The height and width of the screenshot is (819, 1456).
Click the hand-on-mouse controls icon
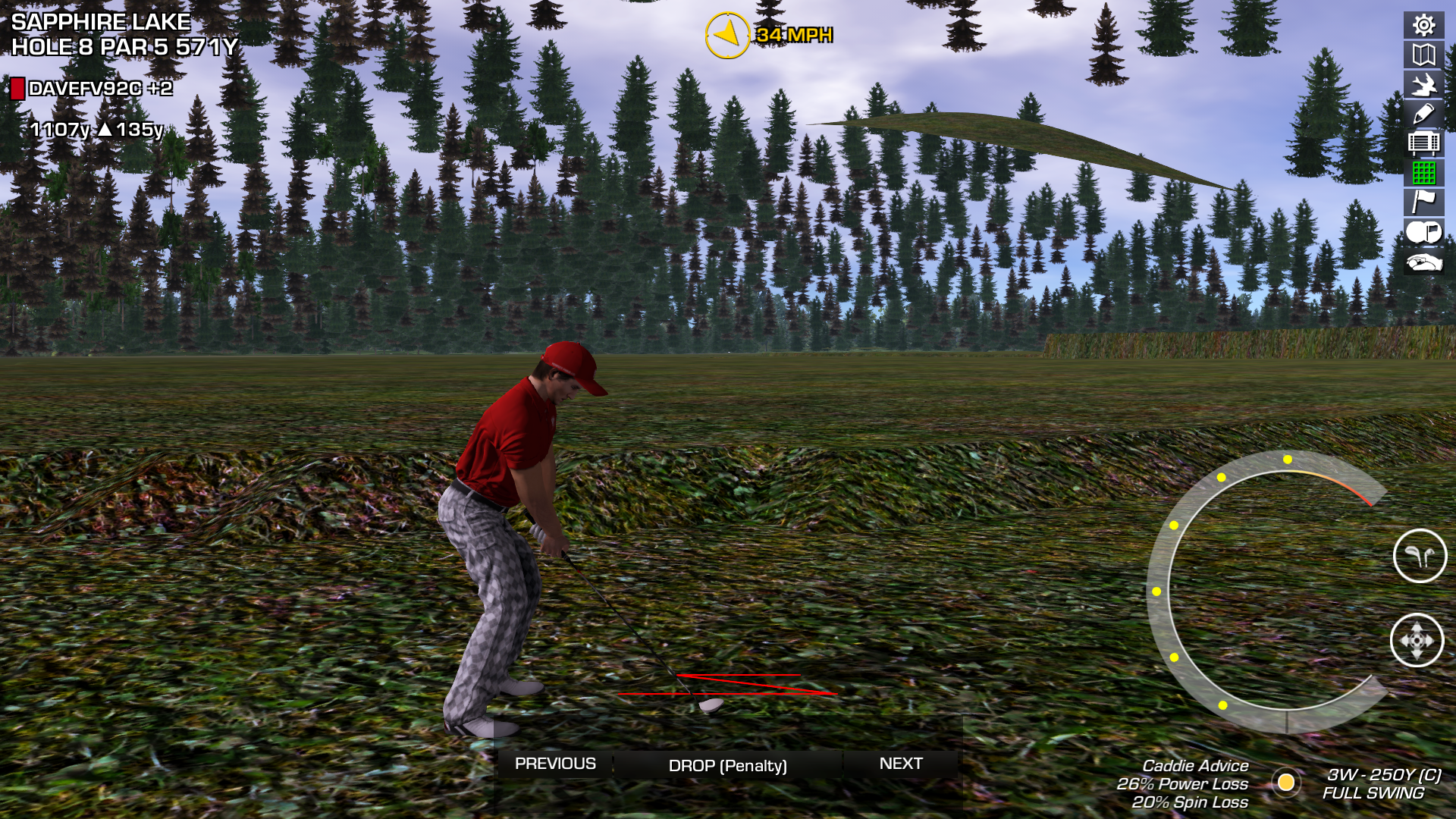(x=1423, y=262)
